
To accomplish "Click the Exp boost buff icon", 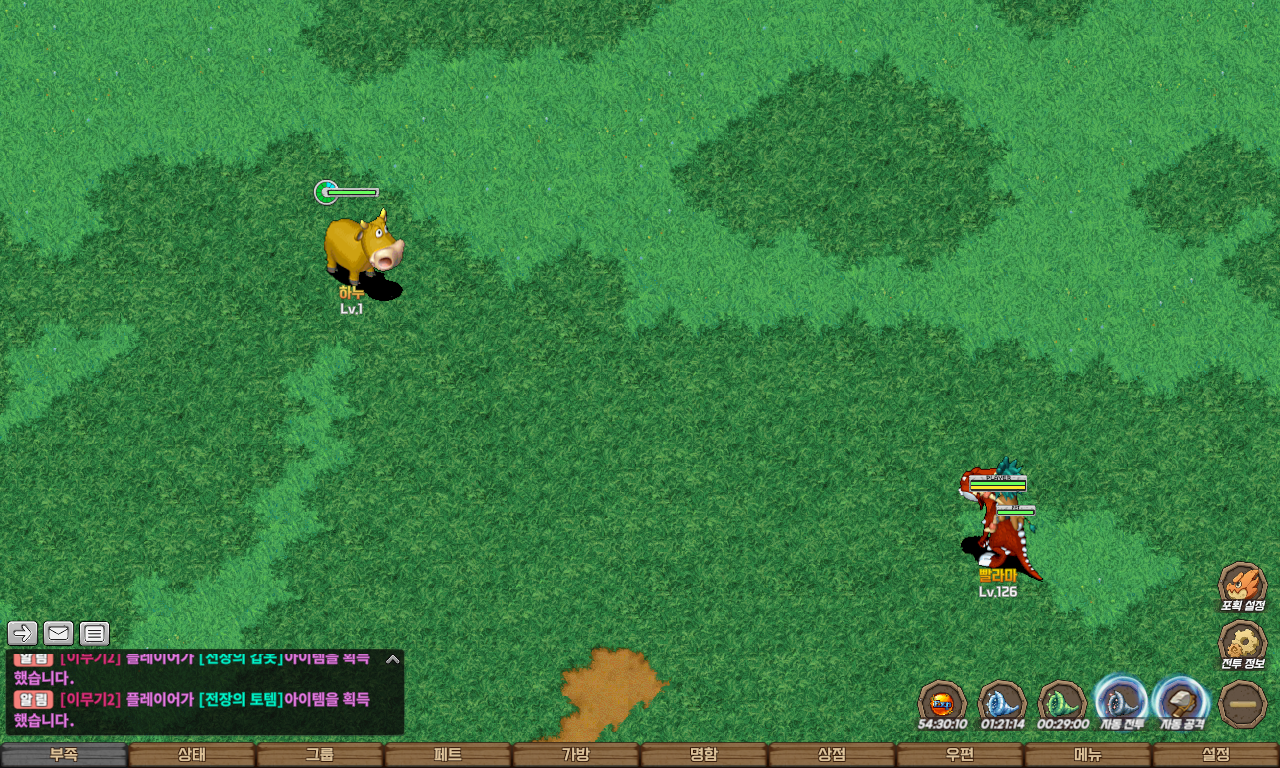I will 942,702.
